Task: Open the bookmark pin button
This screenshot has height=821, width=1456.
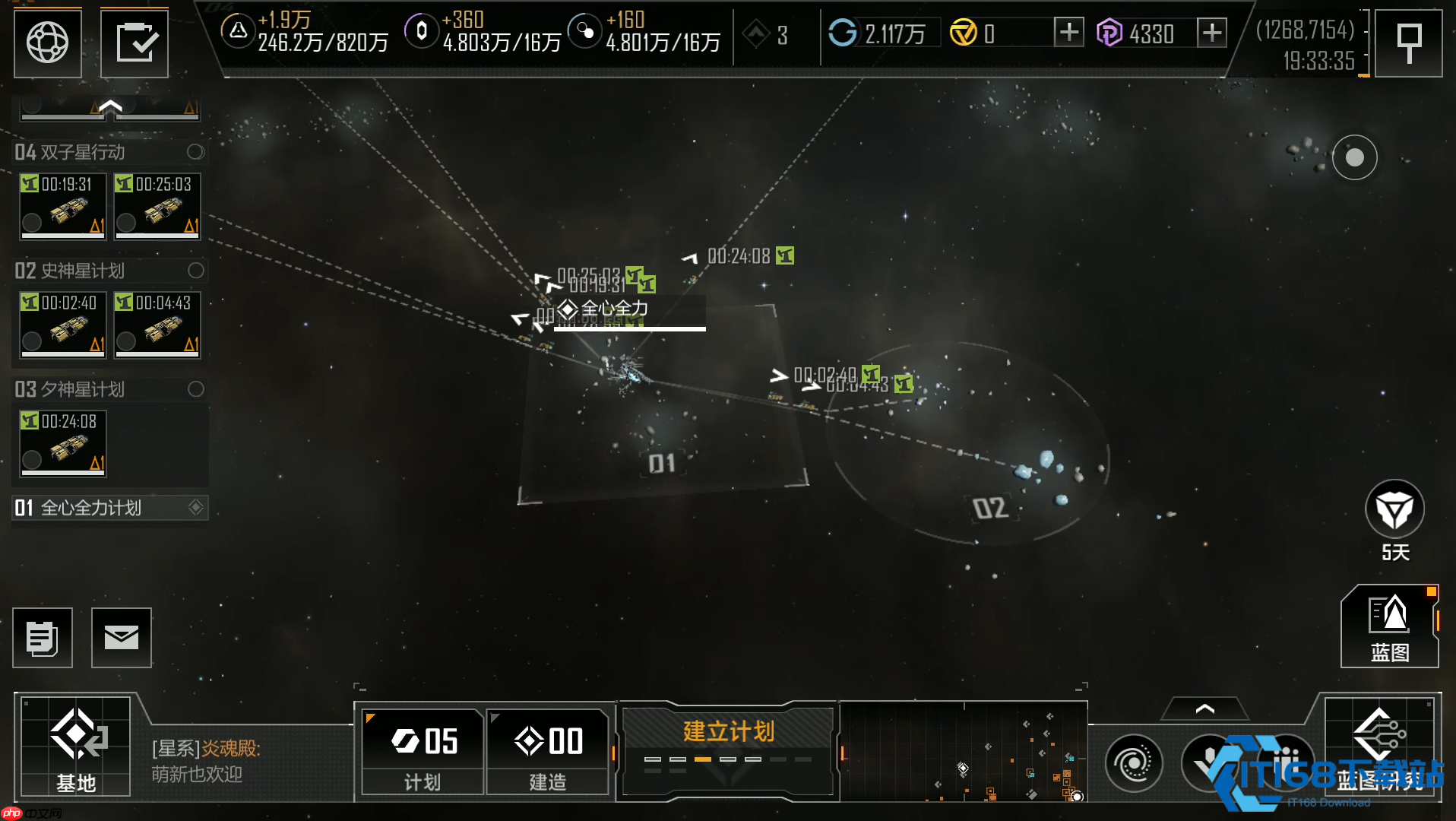Action: 1408,43
